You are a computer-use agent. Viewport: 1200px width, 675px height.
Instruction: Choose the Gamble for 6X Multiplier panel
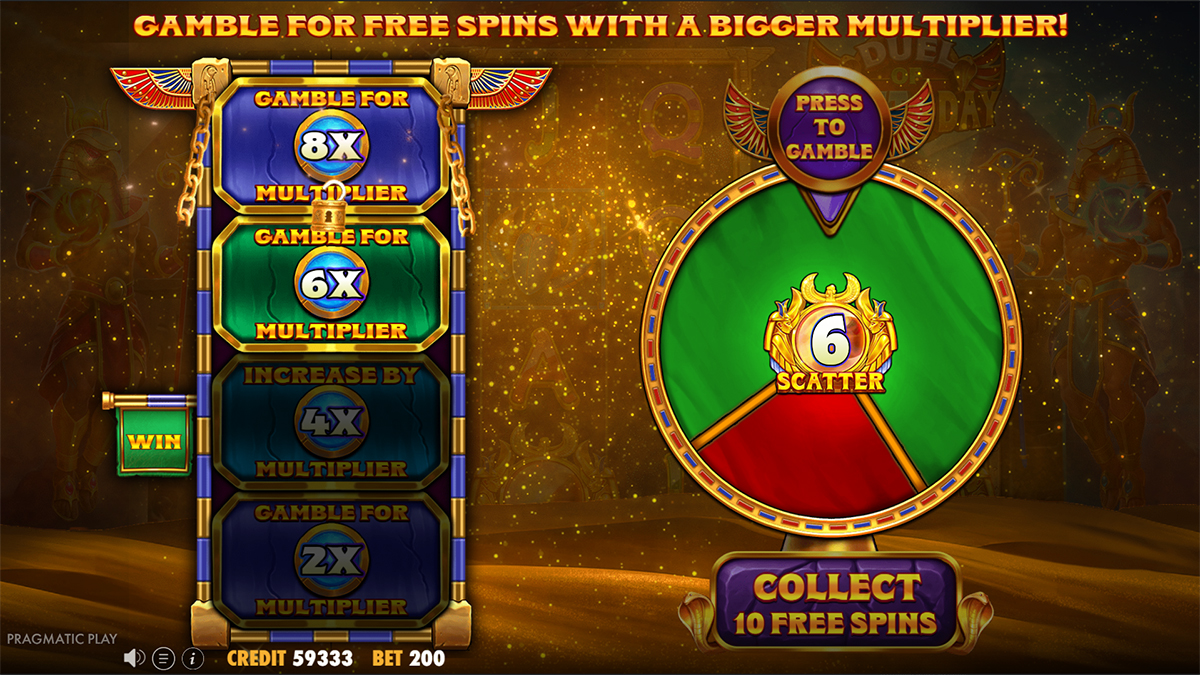click(331, 283)
